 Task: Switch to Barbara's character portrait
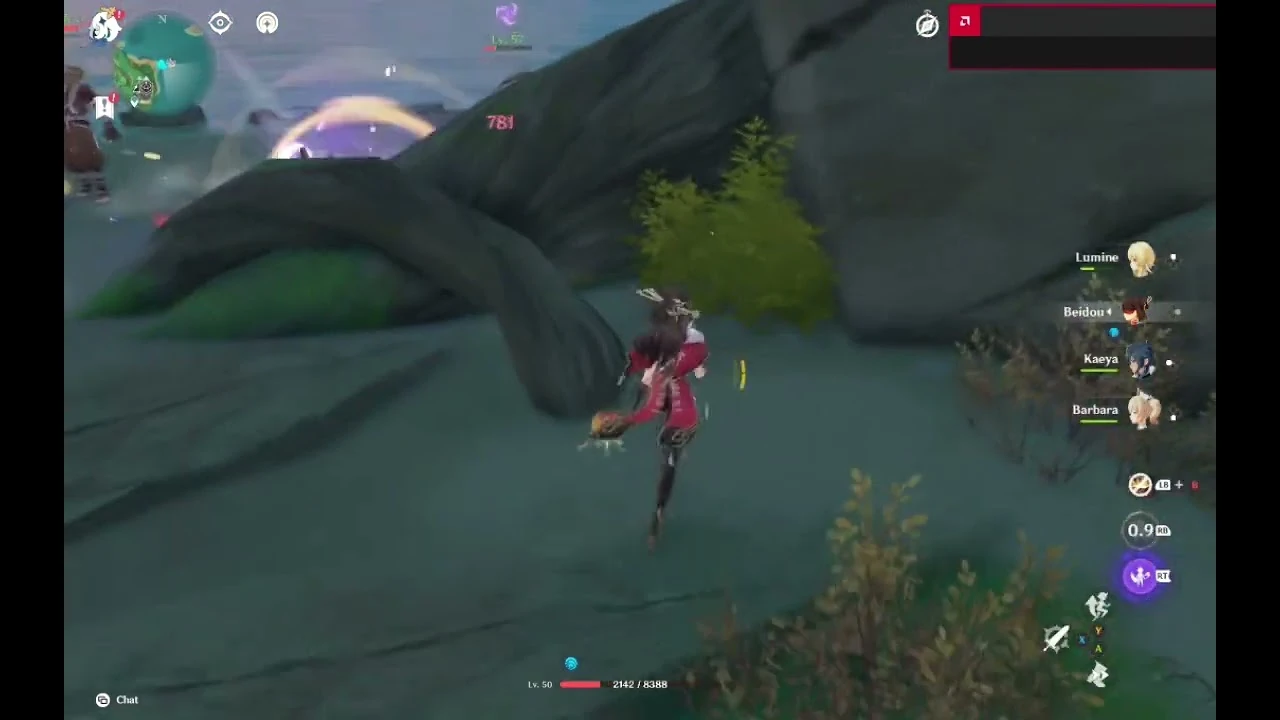tap(1144, 410)
